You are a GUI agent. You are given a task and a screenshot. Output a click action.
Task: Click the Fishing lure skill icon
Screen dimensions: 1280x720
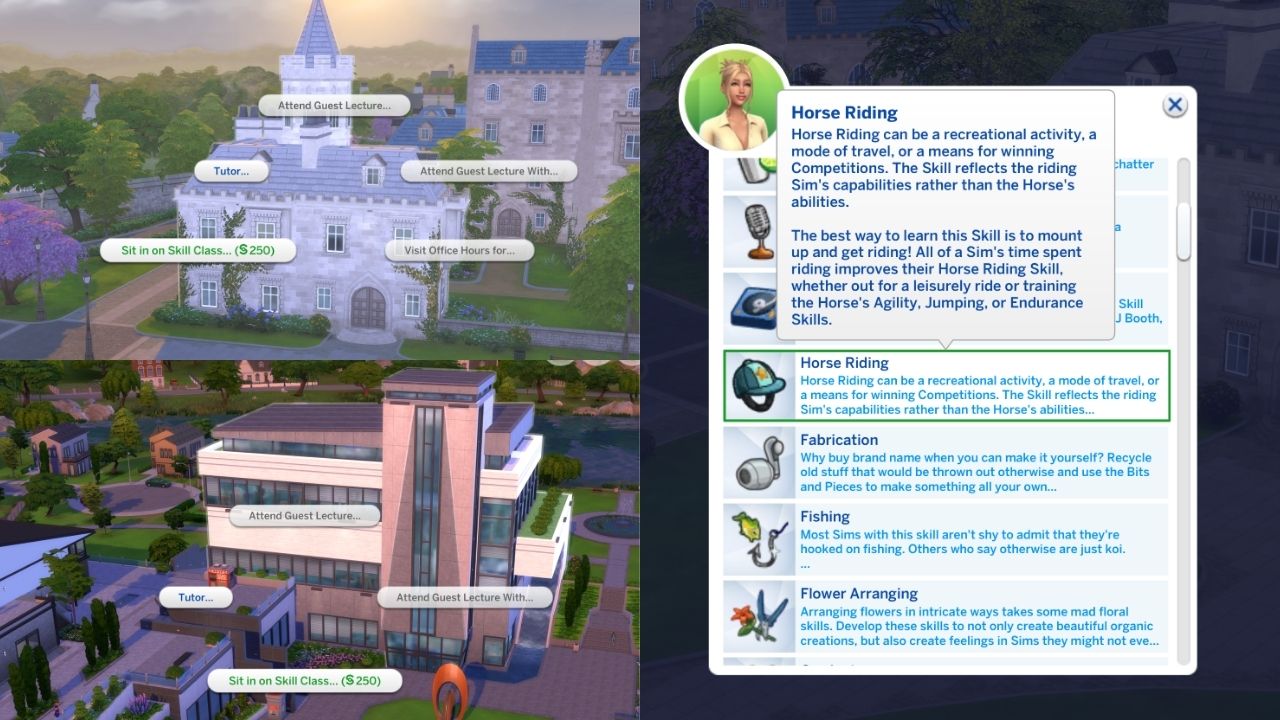[x=759, y=539]
